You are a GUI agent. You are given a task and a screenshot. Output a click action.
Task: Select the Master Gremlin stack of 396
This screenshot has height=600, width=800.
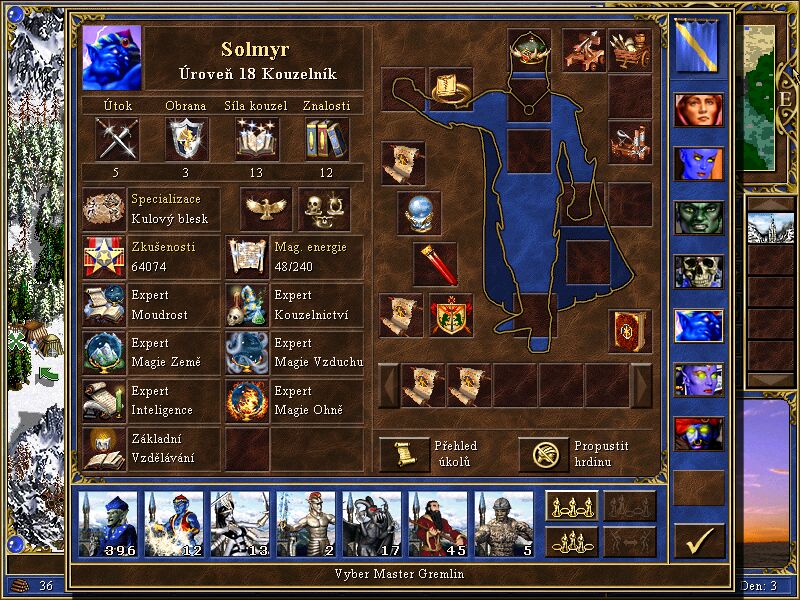(x=109, y=523)
